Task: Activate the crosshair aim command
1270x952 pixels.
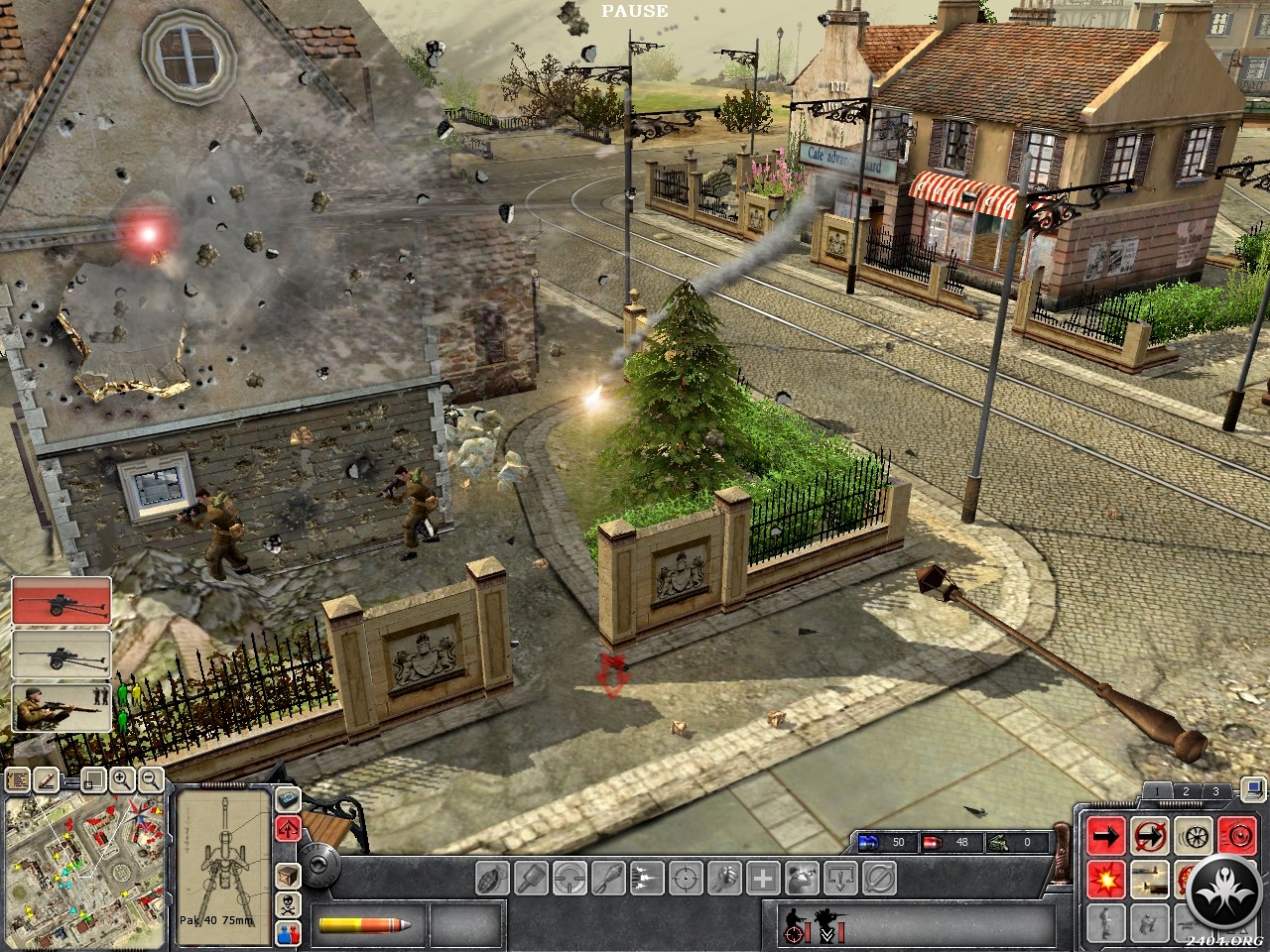Action: 685,878
